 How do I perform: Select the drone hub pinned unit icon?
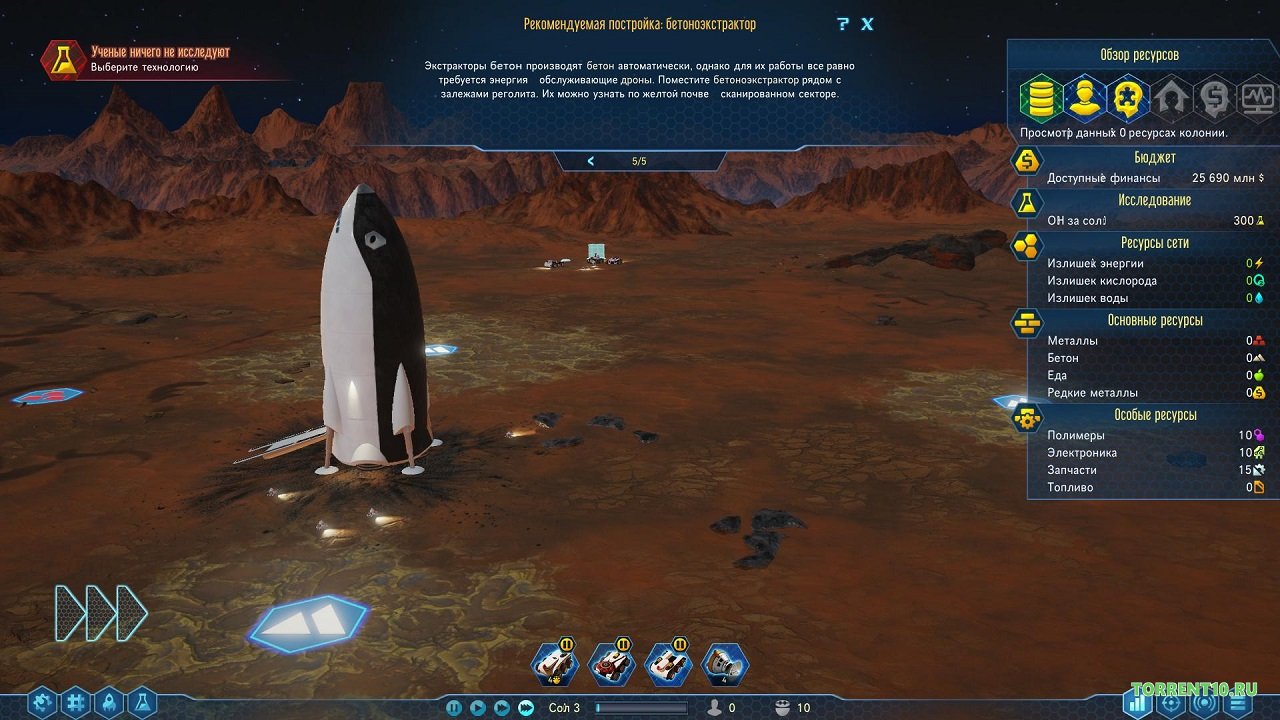click(724, 663)
